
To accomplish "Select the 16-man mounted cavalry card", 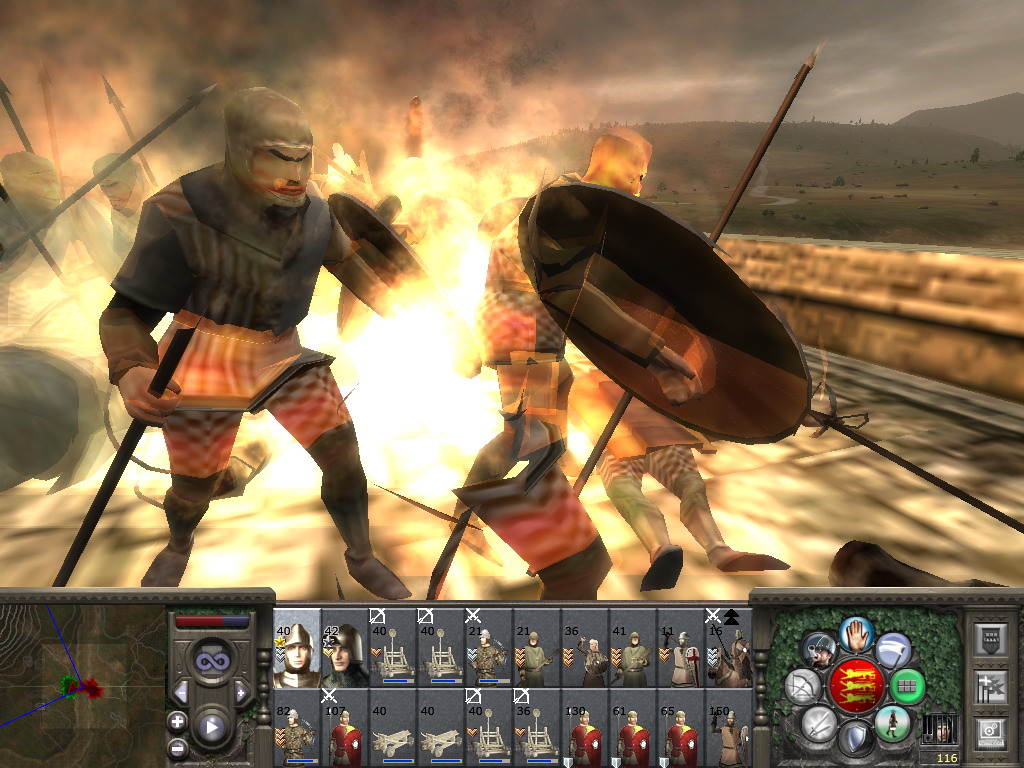I will click(x=729, y=648).
